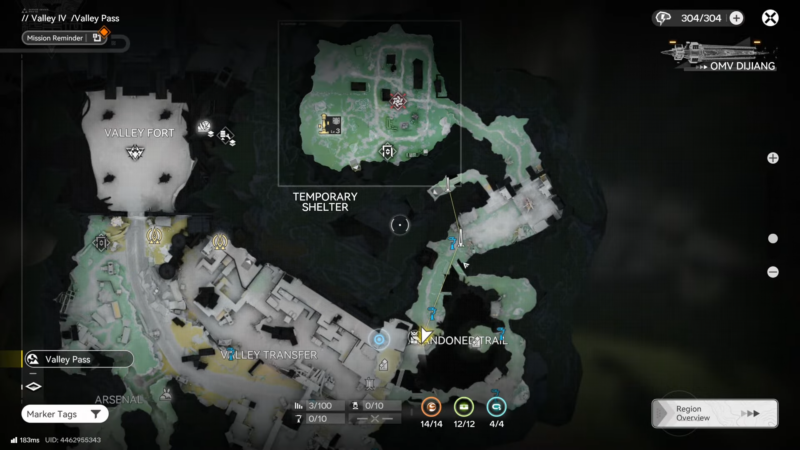Select the red gear marker in Temporary Shelter
The width and height of the screenshot is (800, 450).
point(398,101)
